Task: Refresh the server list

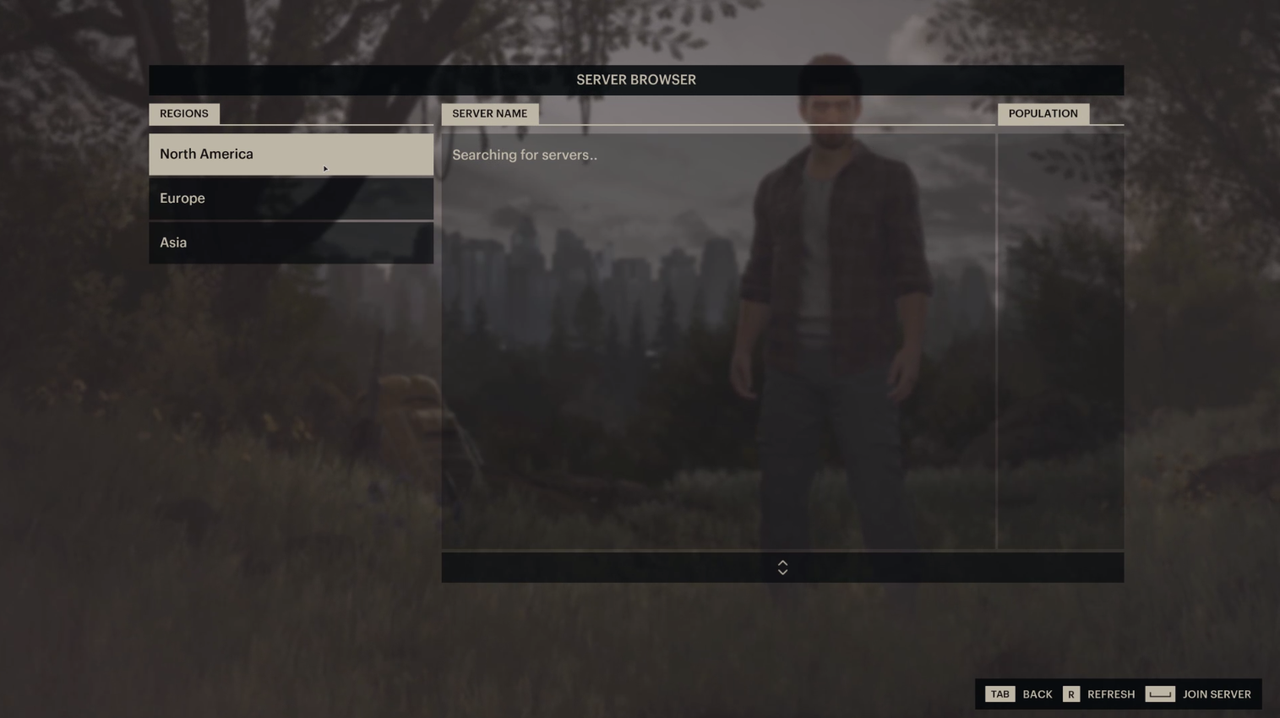Action: click(x=1099, y=694)
